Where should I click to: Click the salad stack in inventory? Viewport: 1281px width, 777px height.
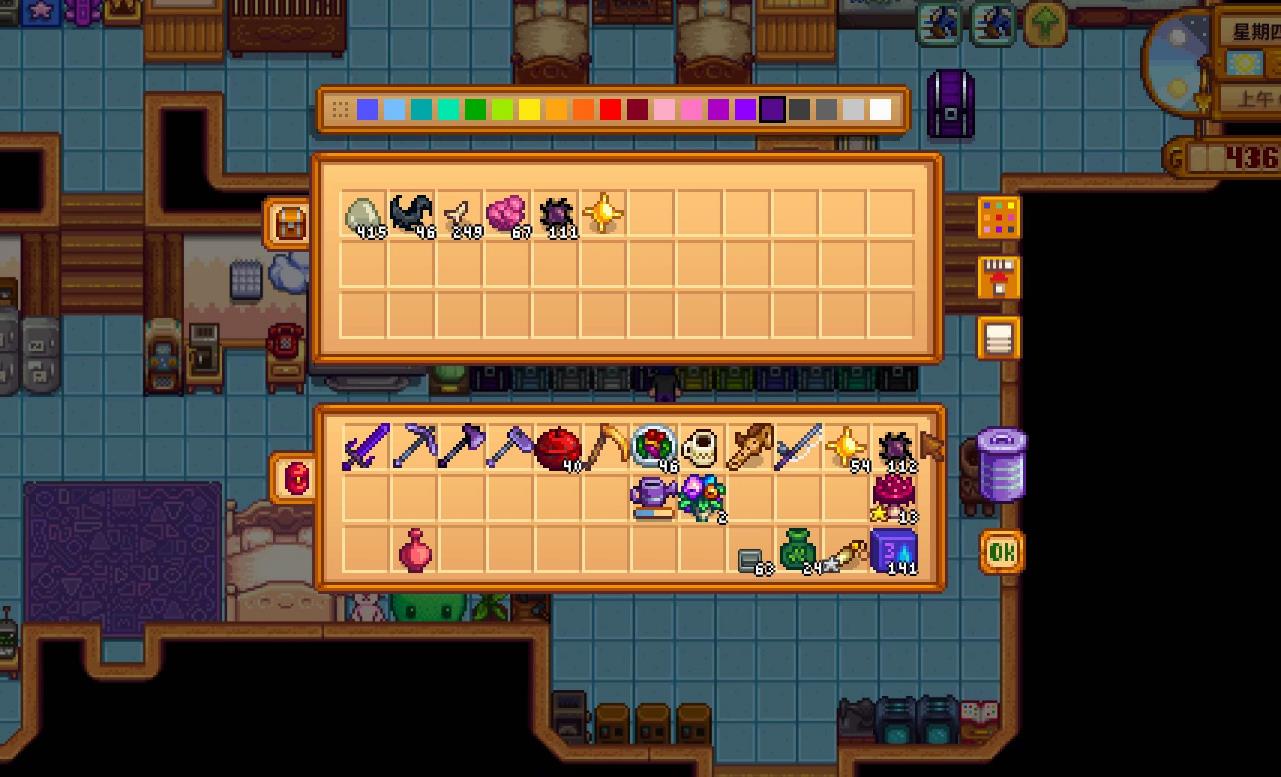655,447
